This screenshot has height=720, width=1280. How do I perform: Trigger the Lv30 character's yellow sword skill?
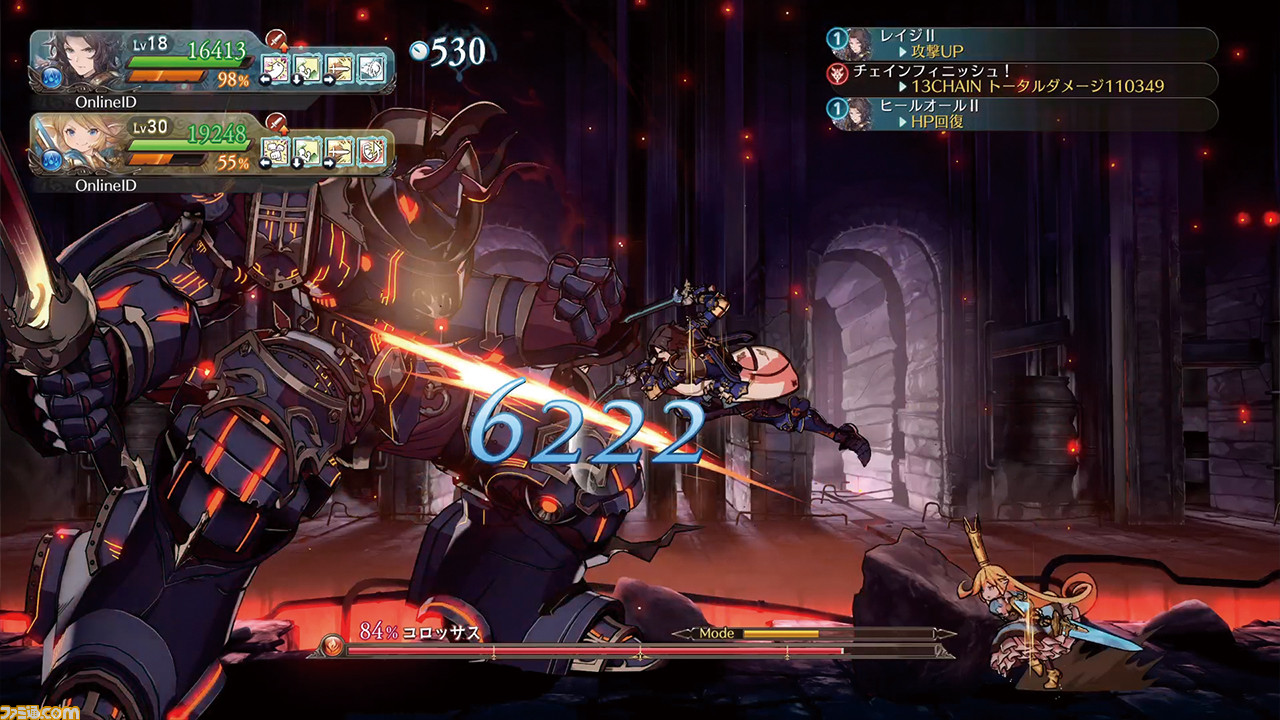point(340,151)
